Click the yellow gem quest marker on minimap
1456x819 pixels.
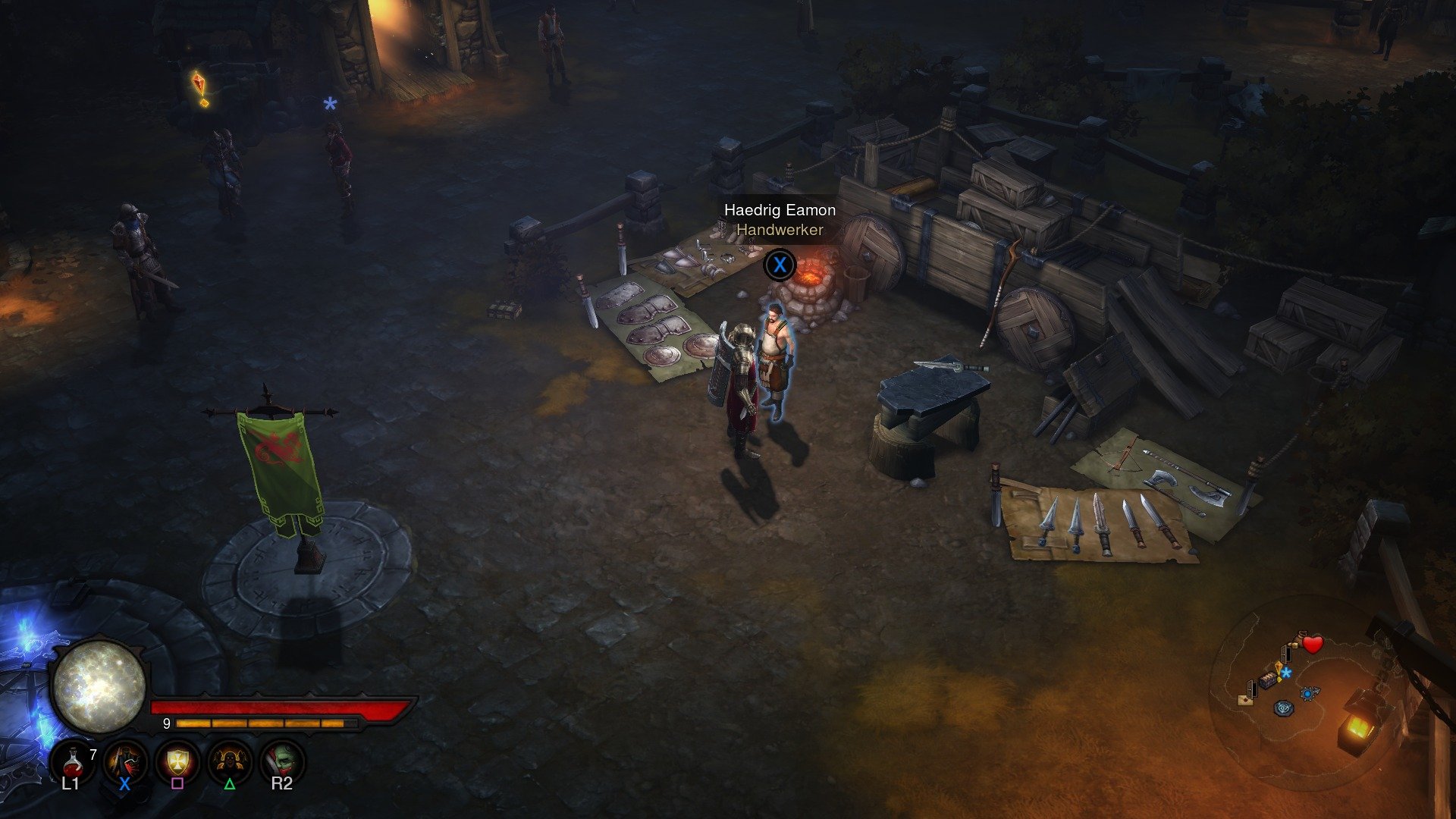coord(1278,667)
